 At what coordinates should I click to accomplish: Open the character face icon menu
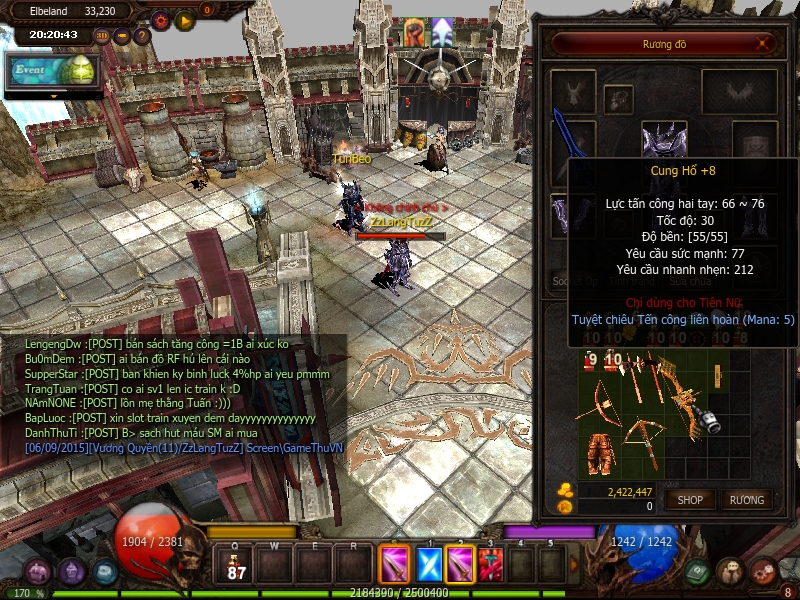pos(731,571)
